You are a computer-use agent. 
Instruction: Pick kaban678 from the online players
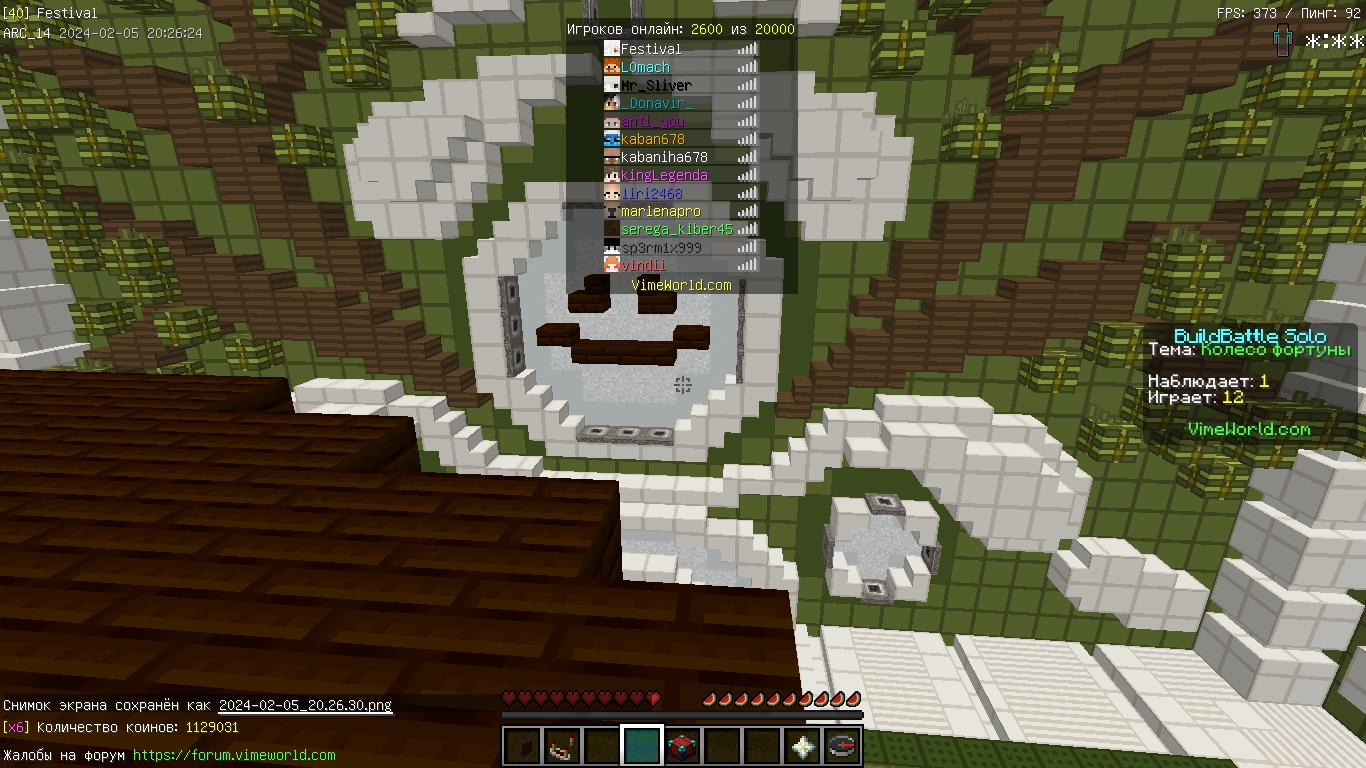coord(653,139)
